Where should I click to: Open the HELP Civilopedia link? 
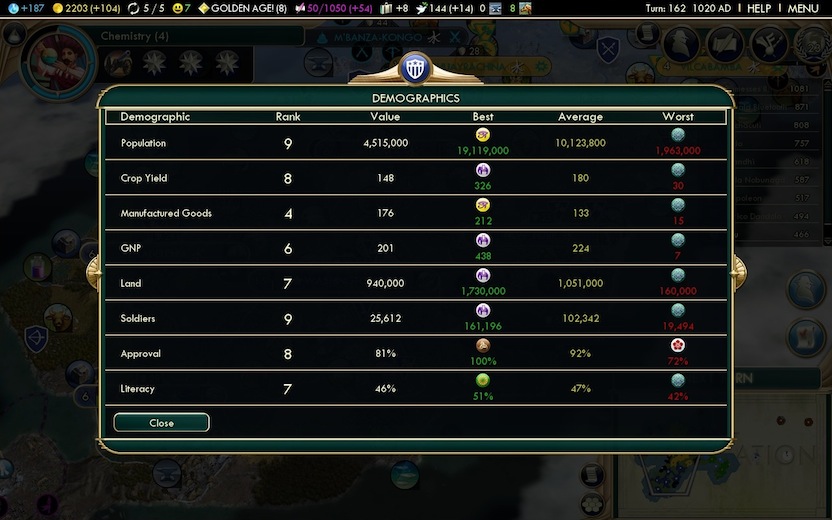click(x=759, y=8)
